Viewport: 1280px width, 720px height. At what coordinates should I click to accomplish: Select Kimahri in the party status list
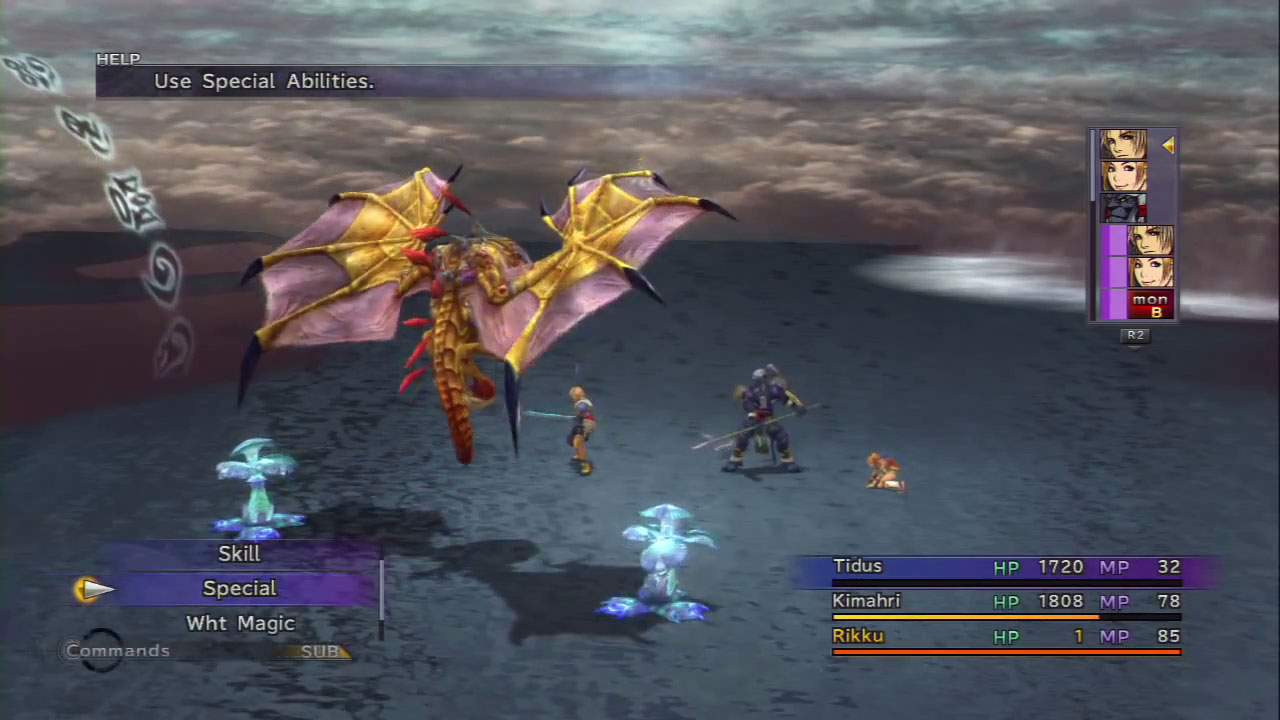coord(866,601)
